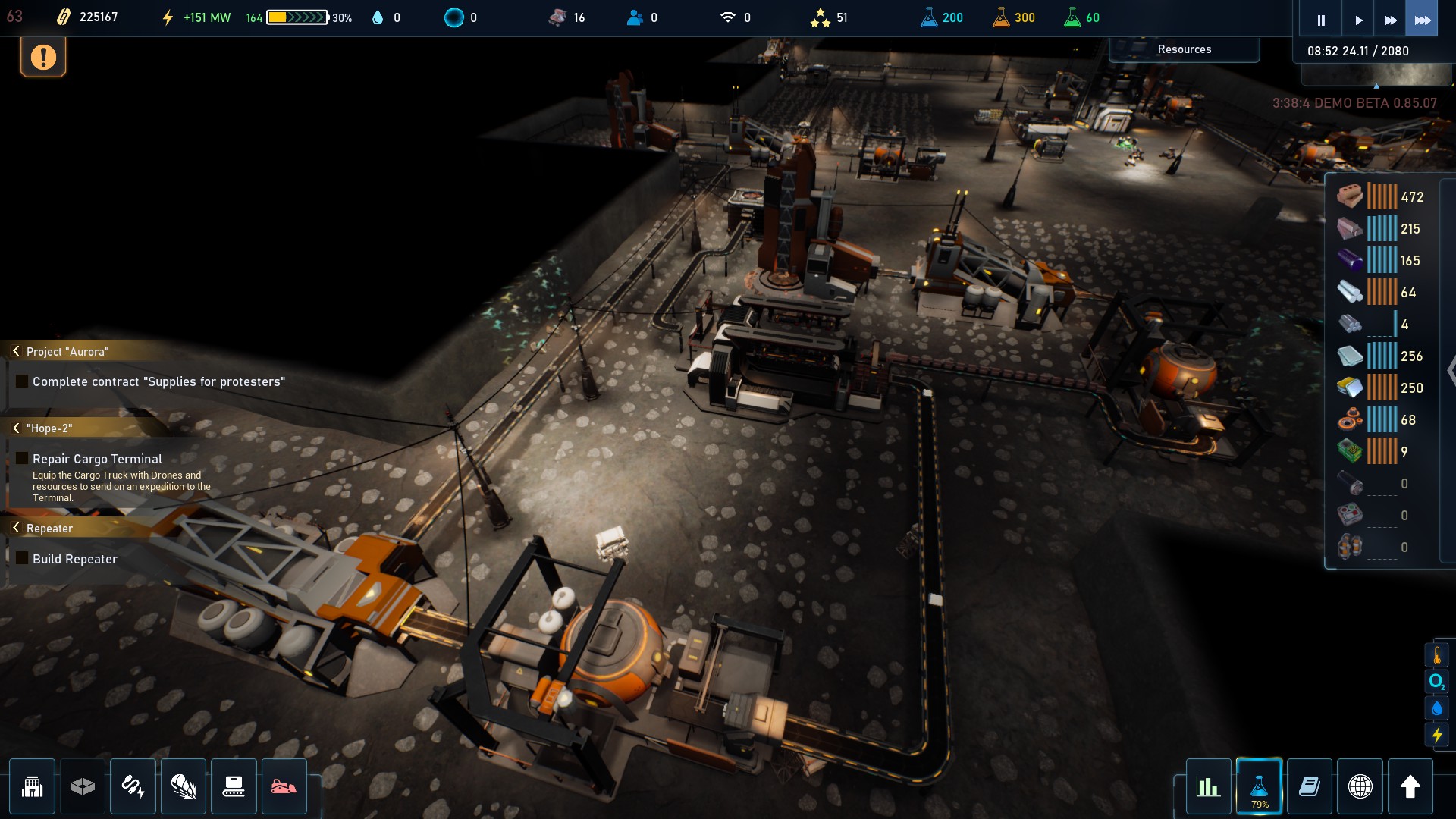Screen dimensions: 1456x819
Task: Open the power cable build category
Action: [133, 786]
